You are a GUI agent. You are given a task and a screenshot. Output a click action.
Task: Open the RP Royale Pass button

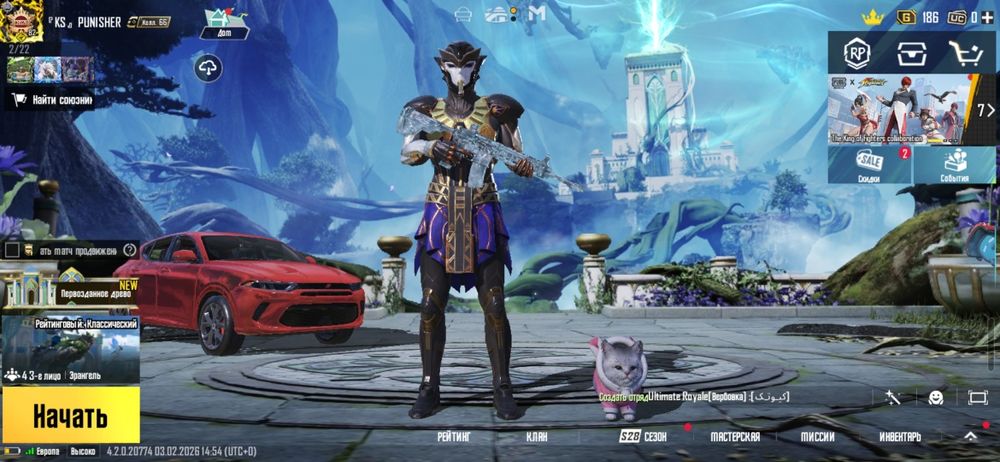click(857, 52)
